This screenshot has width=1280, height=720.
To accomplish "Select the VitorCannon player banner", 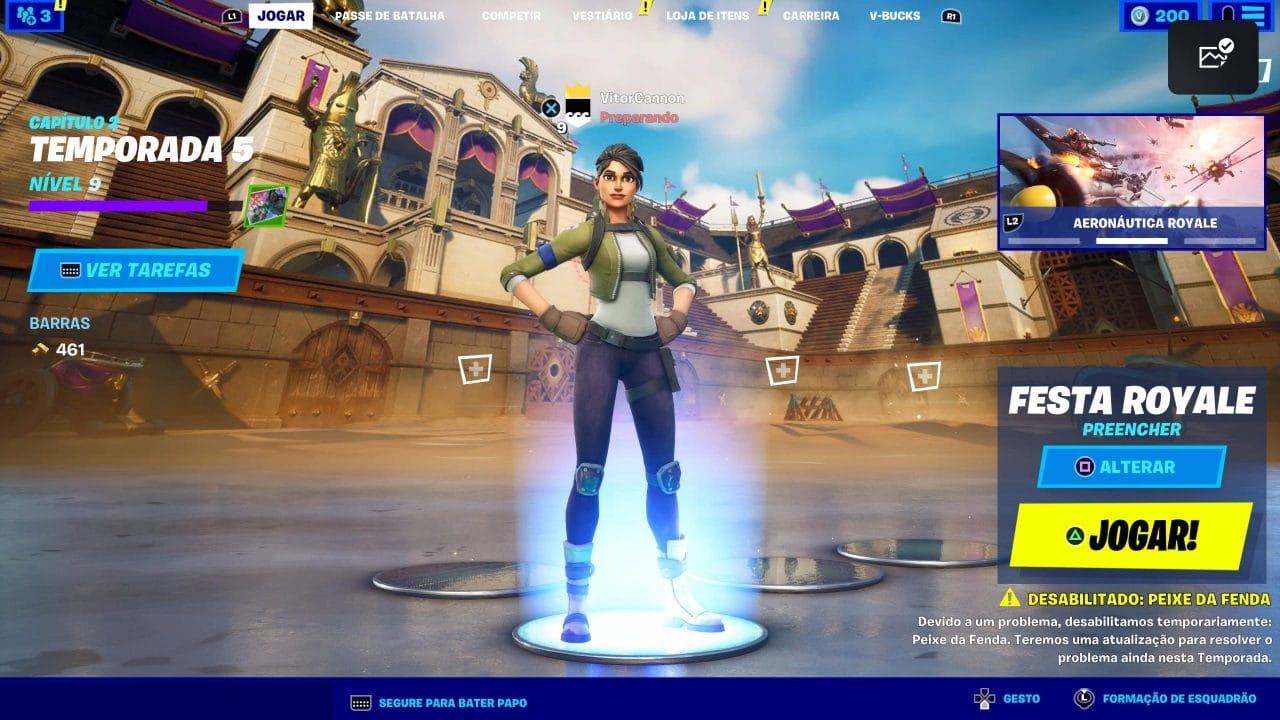I will pyautogui.click(x=620, y=108).
